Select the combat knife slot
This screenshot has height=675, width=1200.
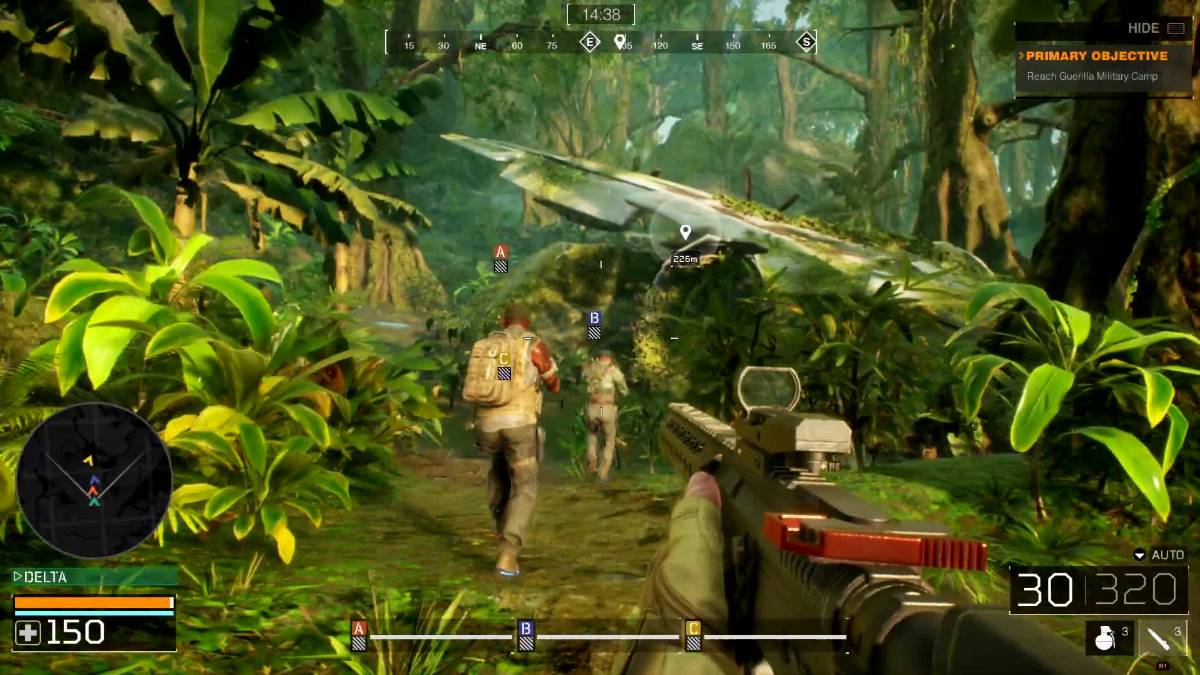click(1163, 637)
